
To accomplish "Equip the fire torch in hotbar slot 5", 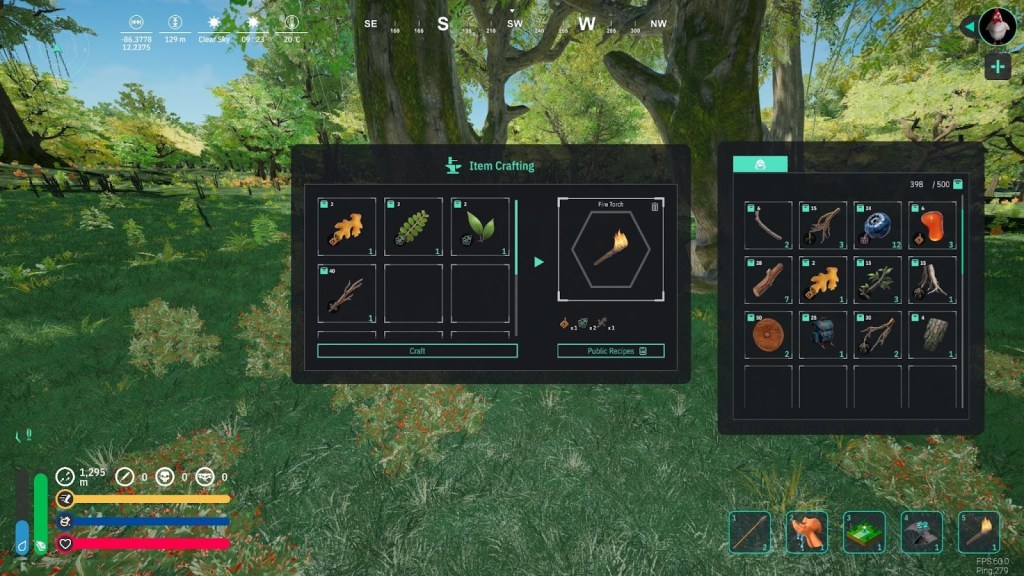I will pos(978,532).
